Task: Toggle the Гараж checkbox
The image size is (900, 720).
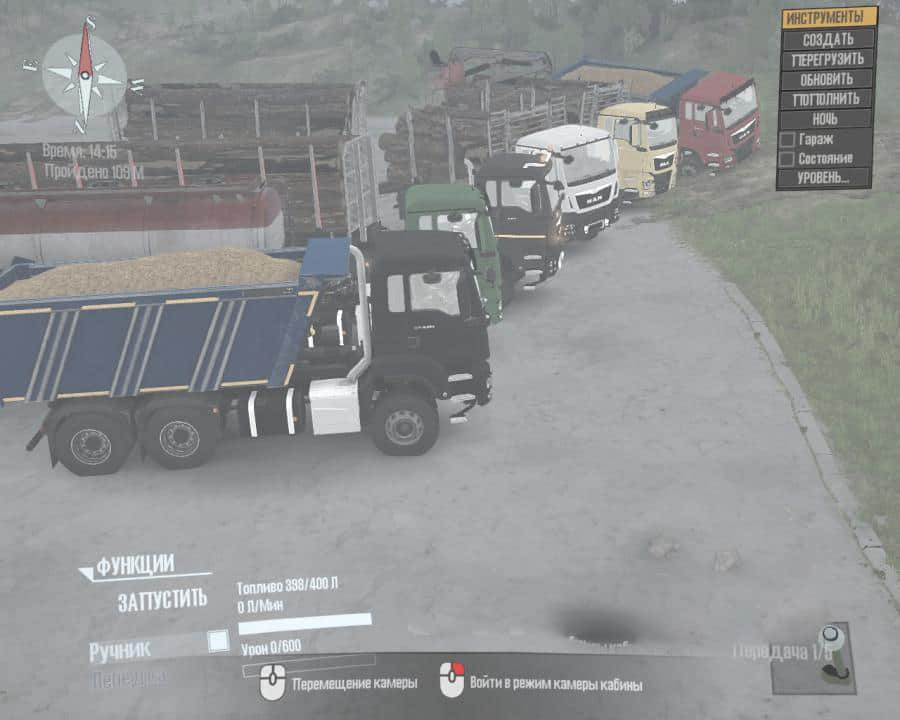Action: coord(787,139)
